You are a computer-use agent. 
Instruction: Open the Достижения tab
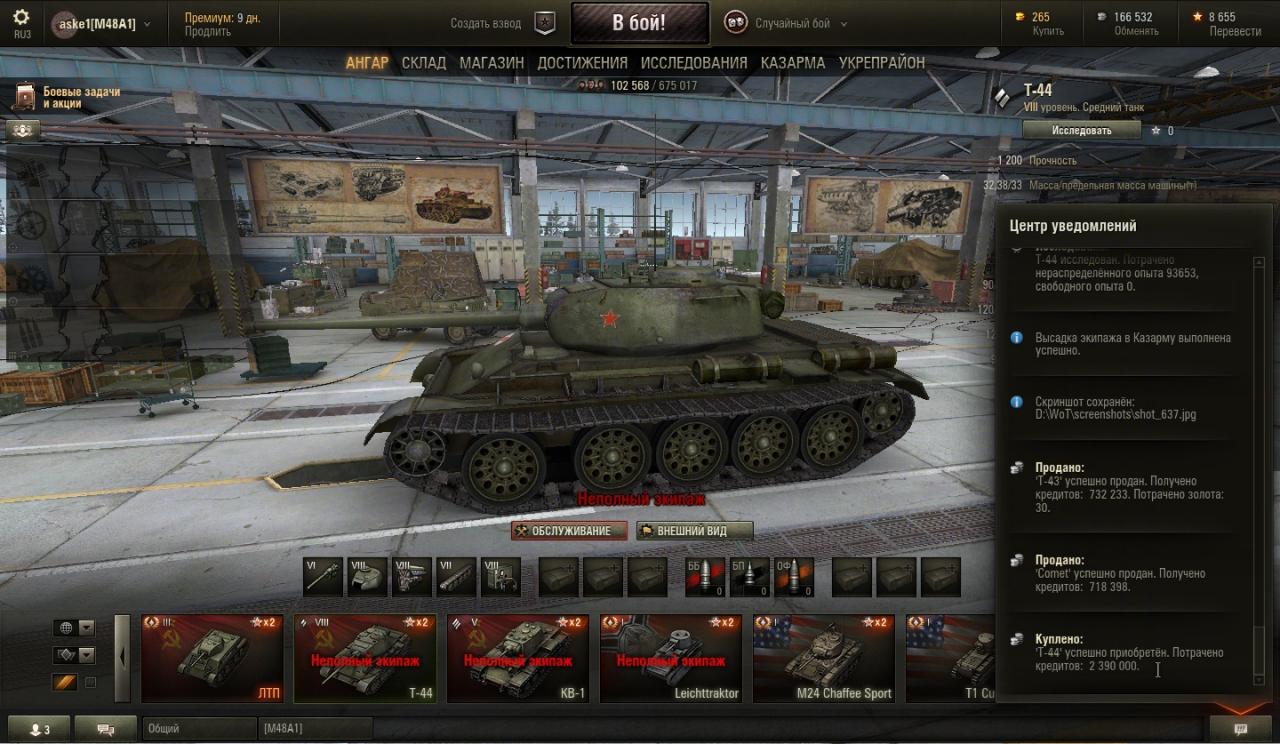(582, 62)
